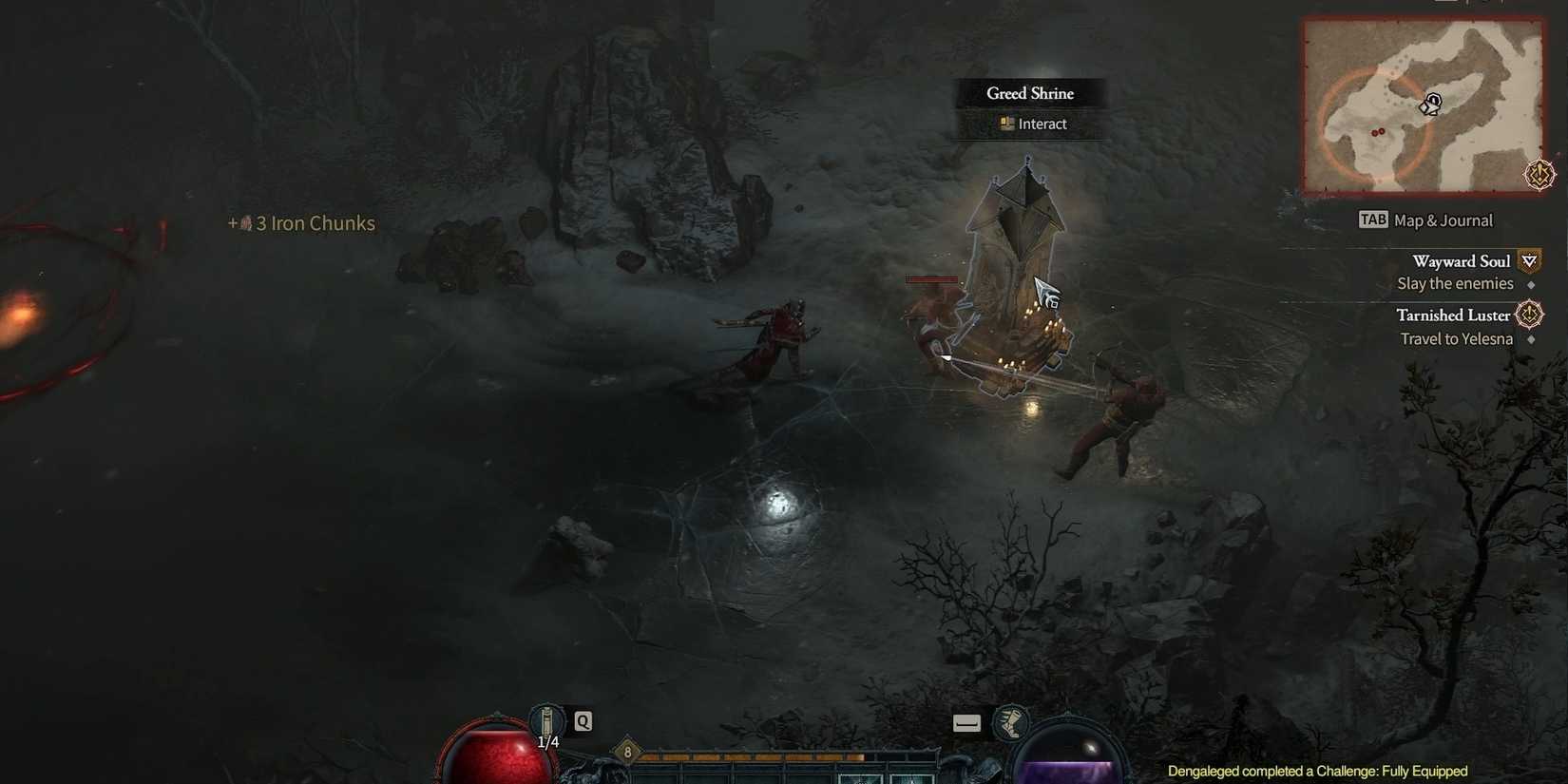The image size is (1568, 784).
Task: Click the 3 Iron Chunks loot notification
Action: coord(301,223)
